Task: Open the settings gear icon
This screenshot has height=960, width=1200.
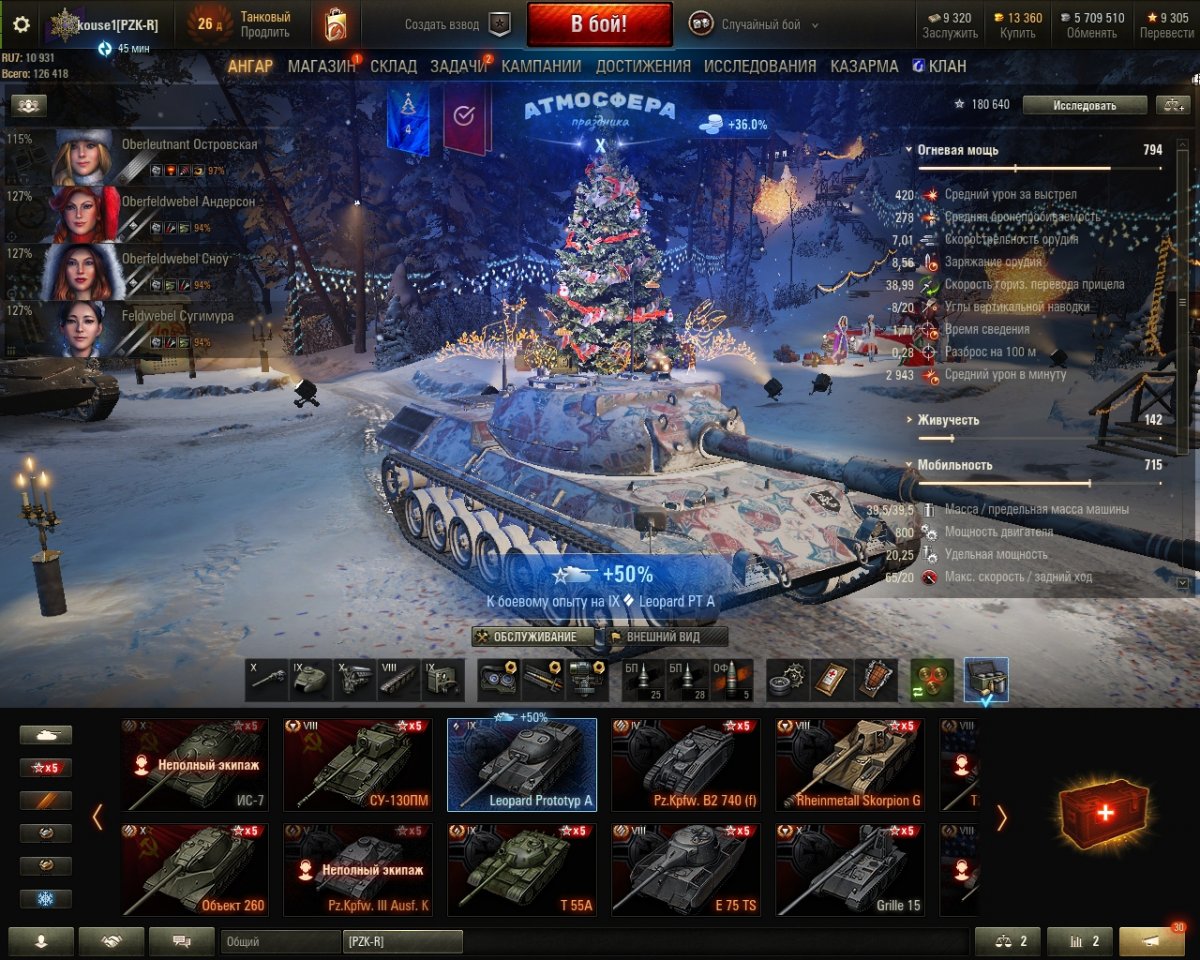Action: click(21, 24)
